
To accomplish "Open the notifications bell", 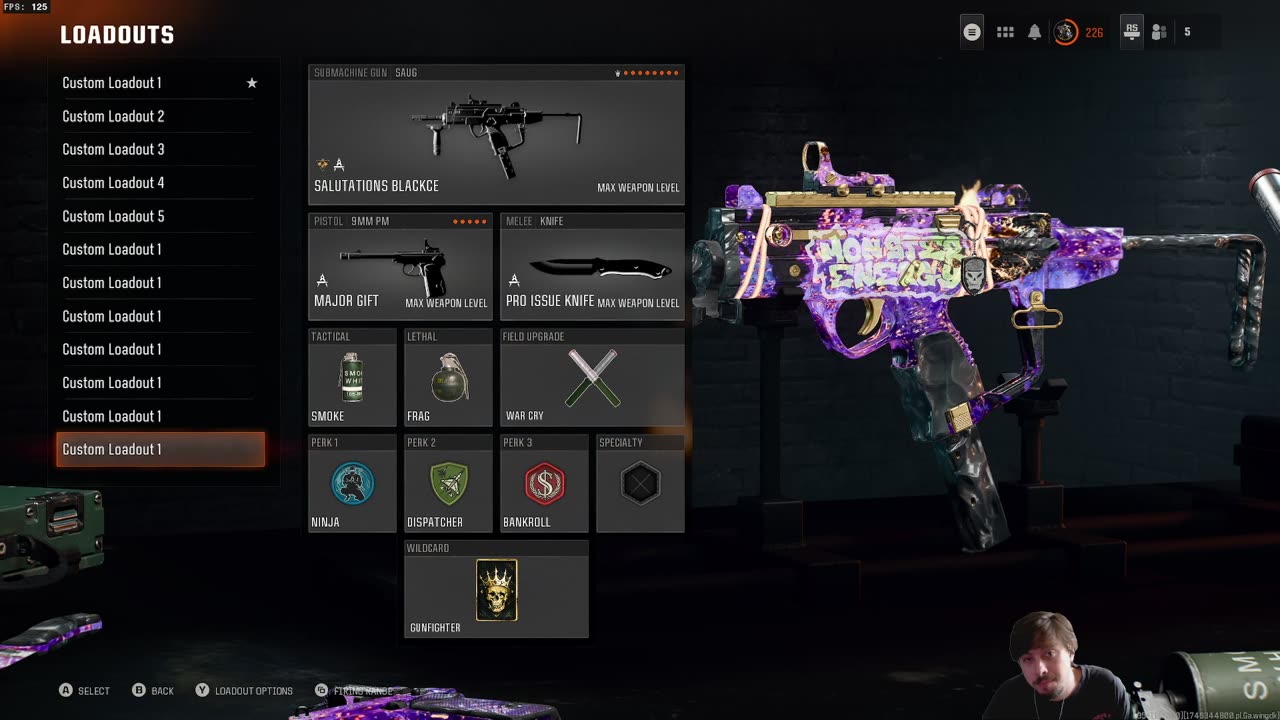I will pyautogui.click(x=1034, y=32).
